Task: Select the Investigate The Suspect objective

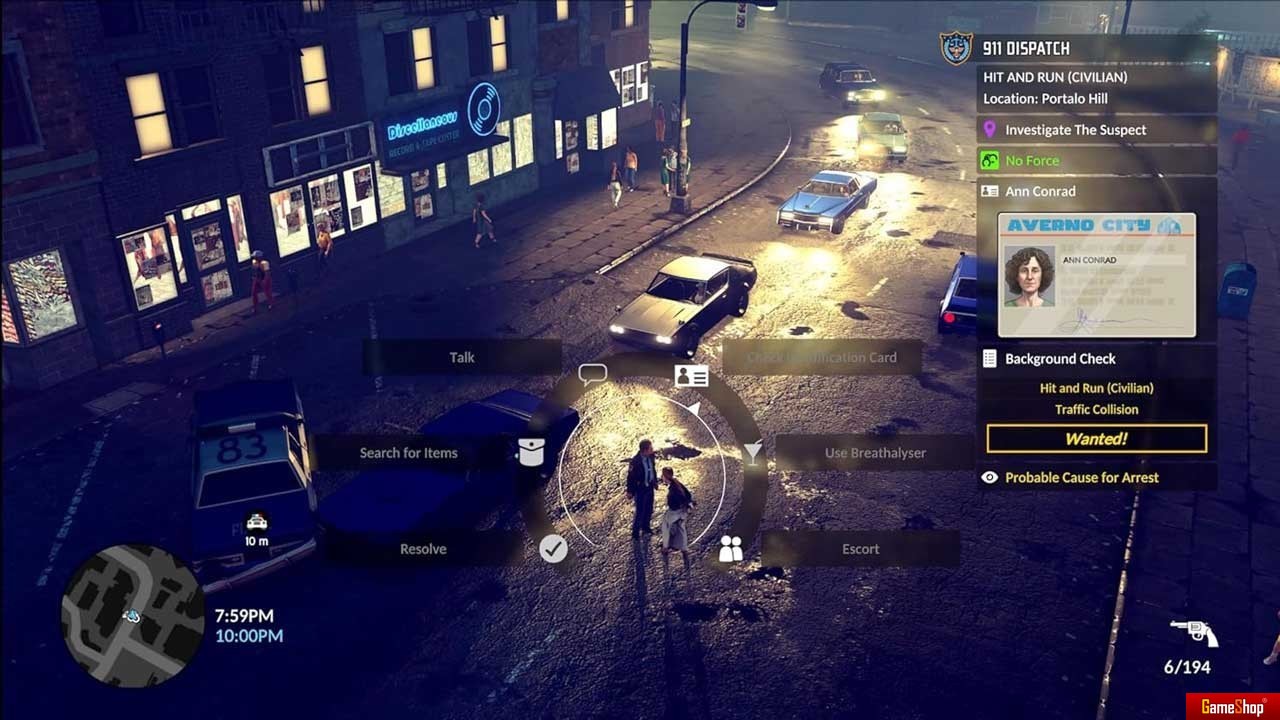Action: pyautogui.click(x=1075, y=130)
